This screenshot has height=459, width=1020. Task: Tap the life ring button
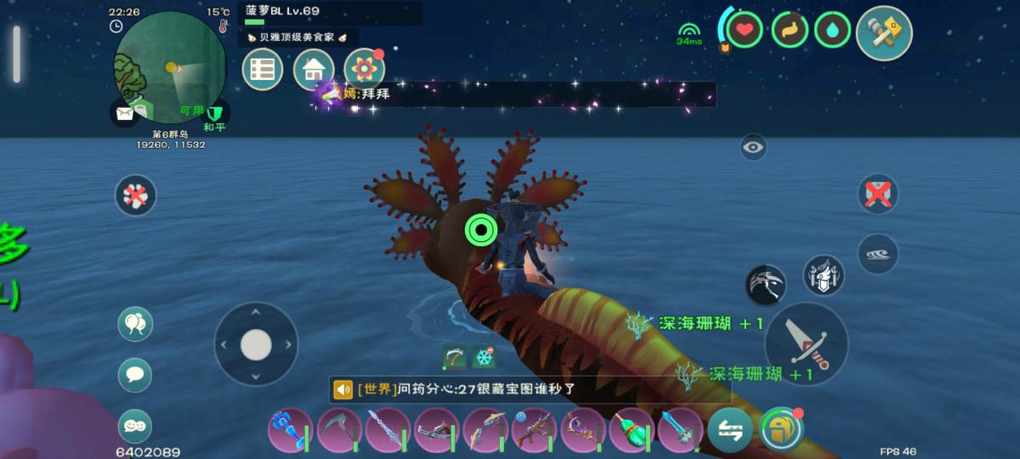135,195
